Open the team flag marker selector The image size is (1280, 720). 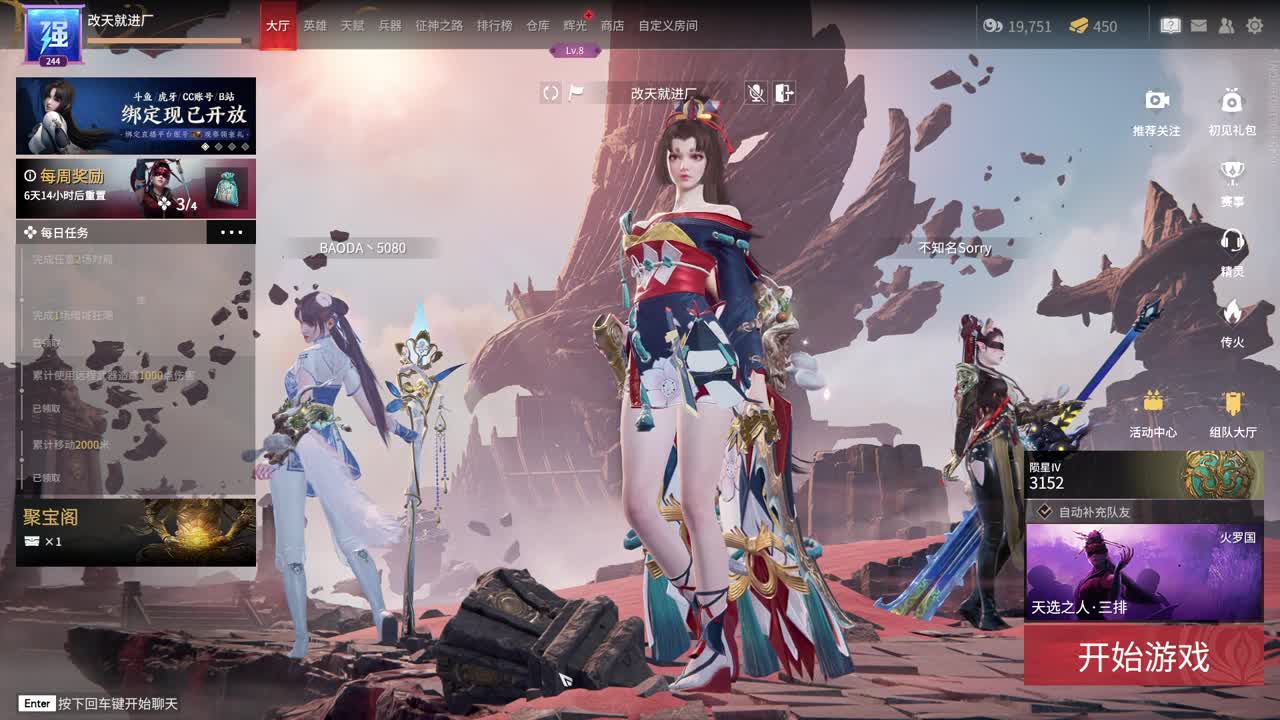(576, 93)
